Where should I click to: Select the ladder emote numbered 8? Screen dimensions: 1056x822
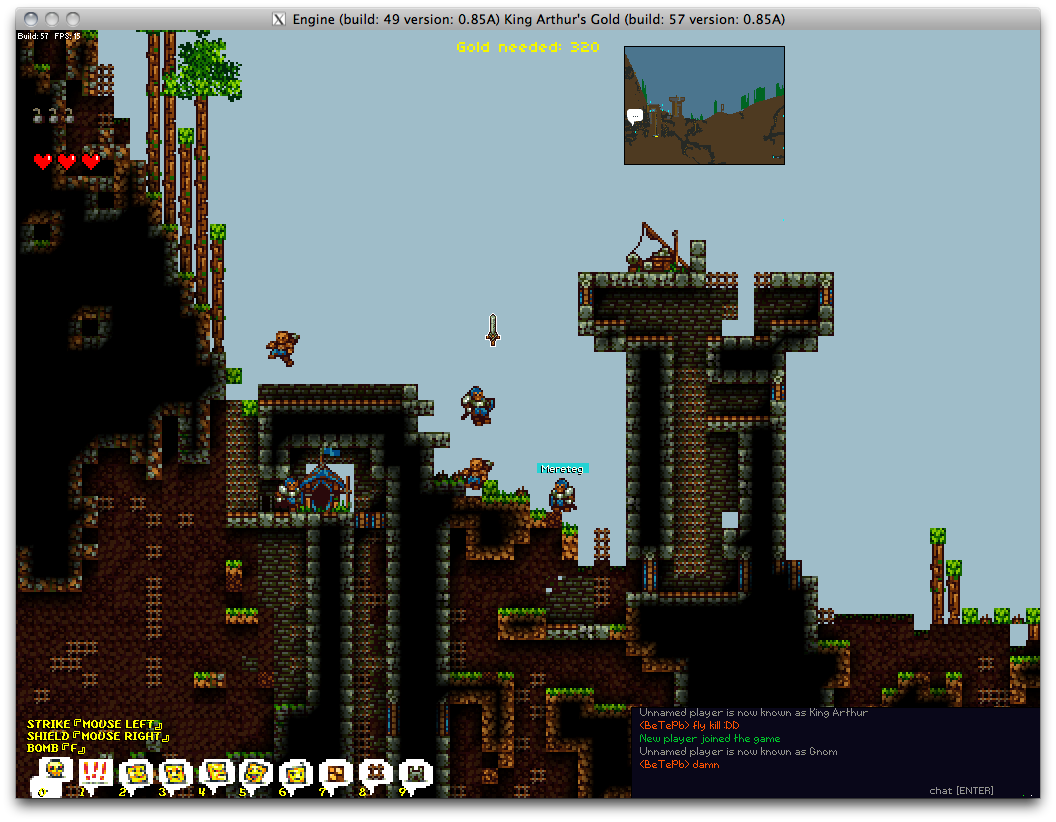pos(376,772)
